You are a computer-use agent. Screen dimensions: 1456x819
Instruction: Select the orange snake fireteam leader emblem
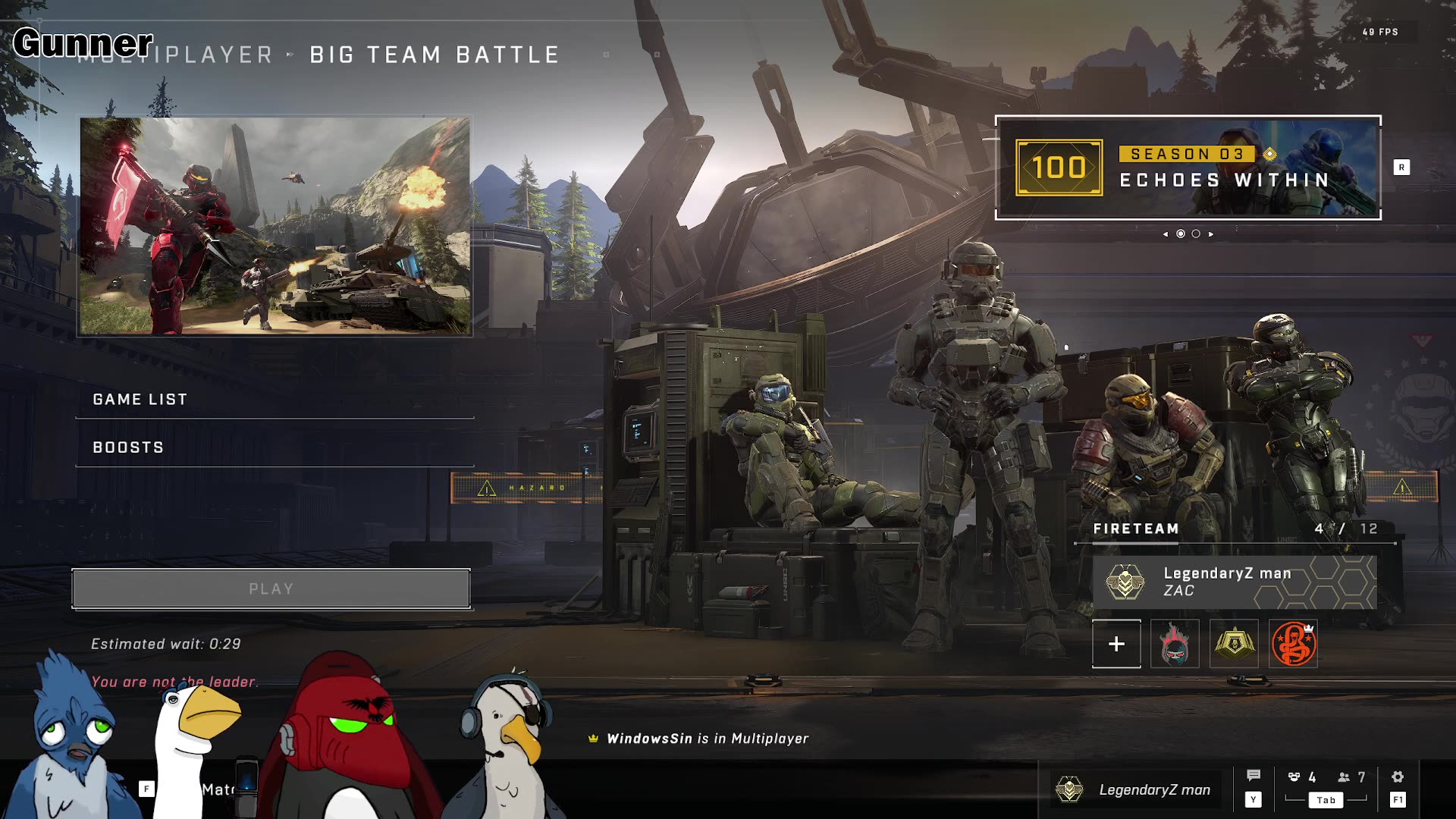tap(1292, 644)
